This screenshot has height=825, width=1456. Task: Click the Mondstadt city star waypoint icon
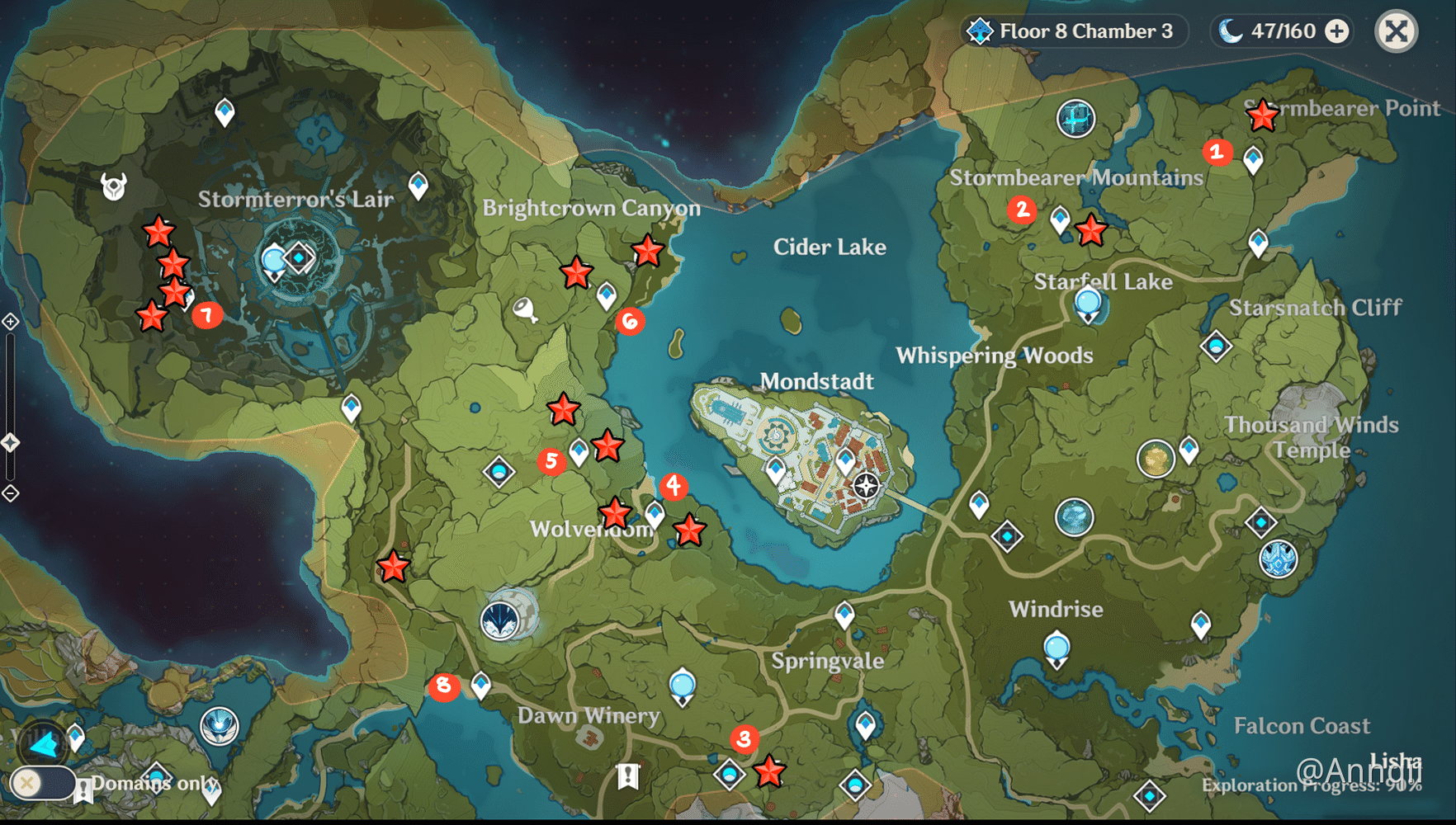[x=865, y=487]
